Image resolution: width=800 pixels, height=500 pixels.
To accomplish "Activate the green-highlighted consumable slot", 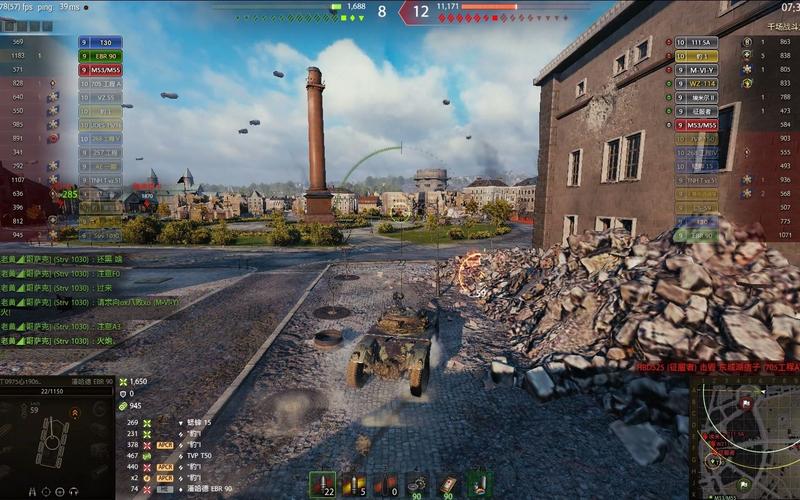I will (x=480, y=485).
